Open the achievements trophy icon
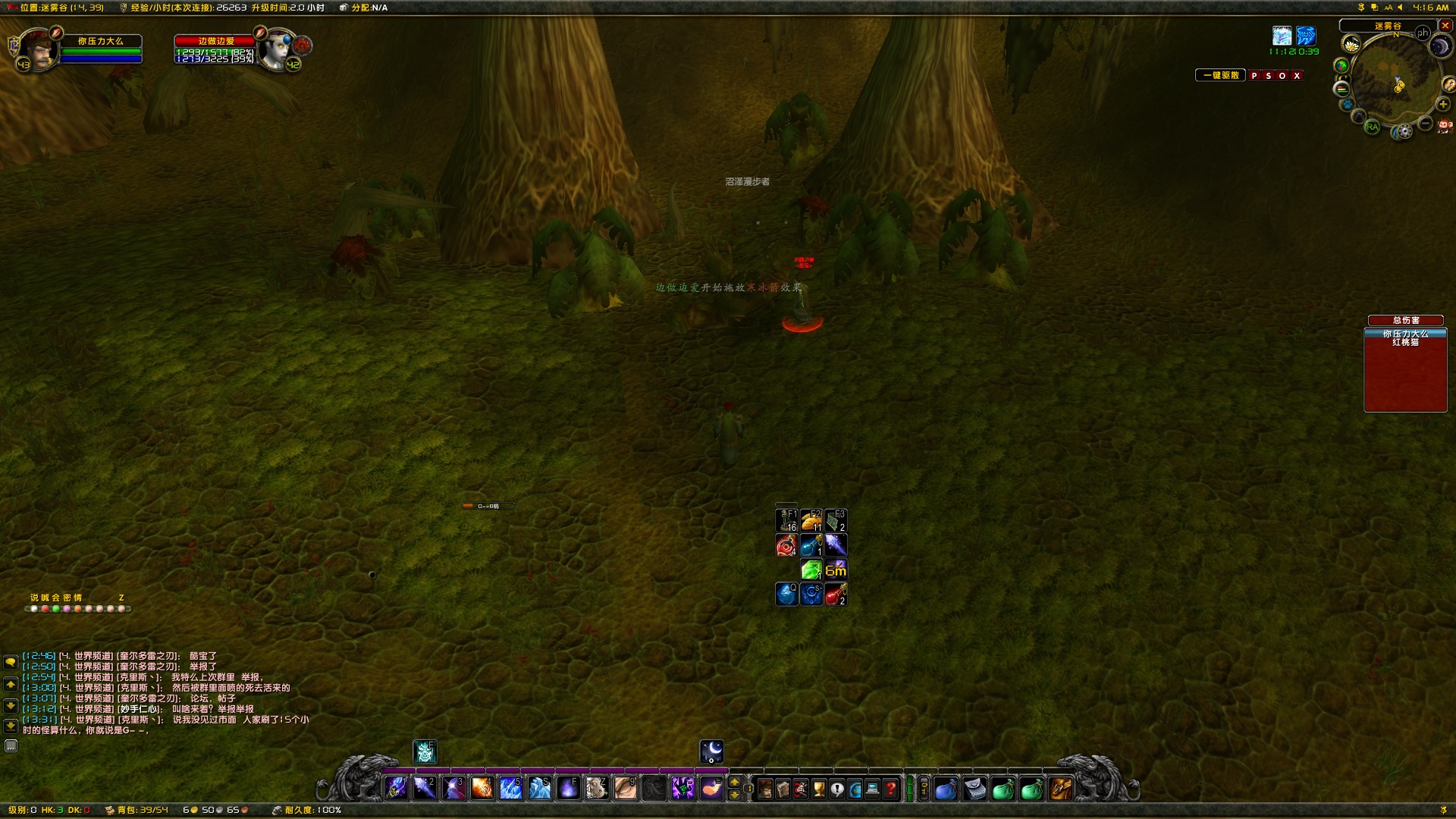This screenshot has width=1456, height=819. tap(818, 789)
